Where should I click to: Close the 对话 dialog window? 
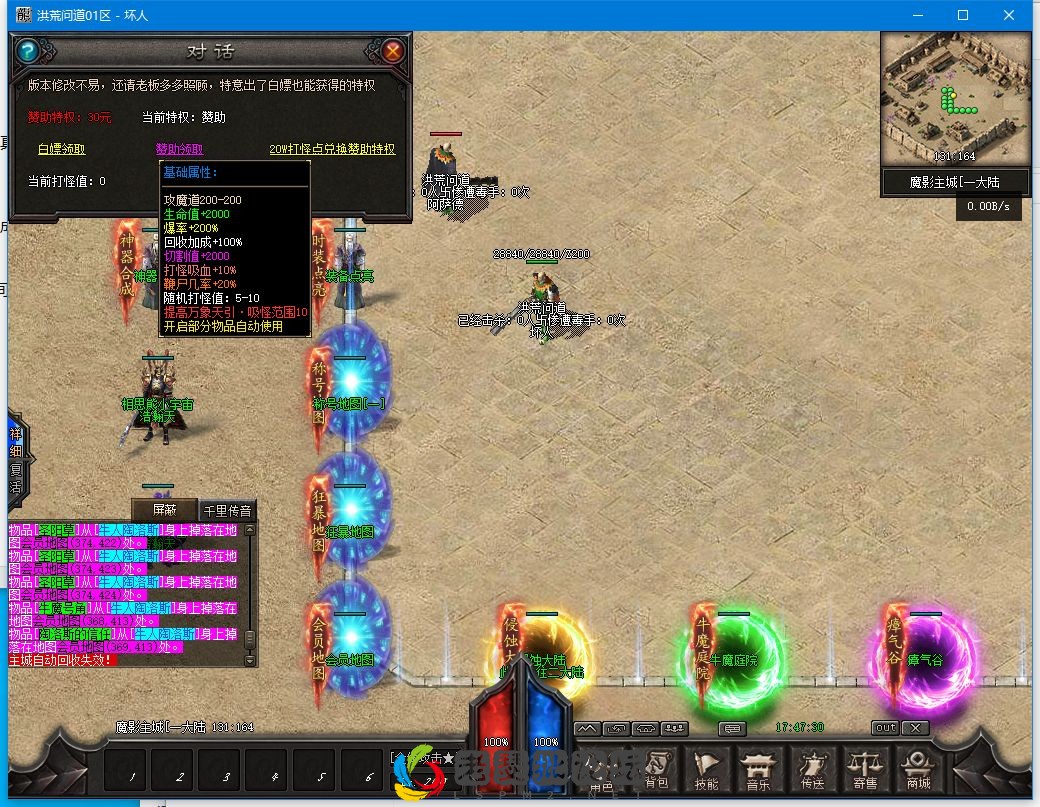pos(393,50)
